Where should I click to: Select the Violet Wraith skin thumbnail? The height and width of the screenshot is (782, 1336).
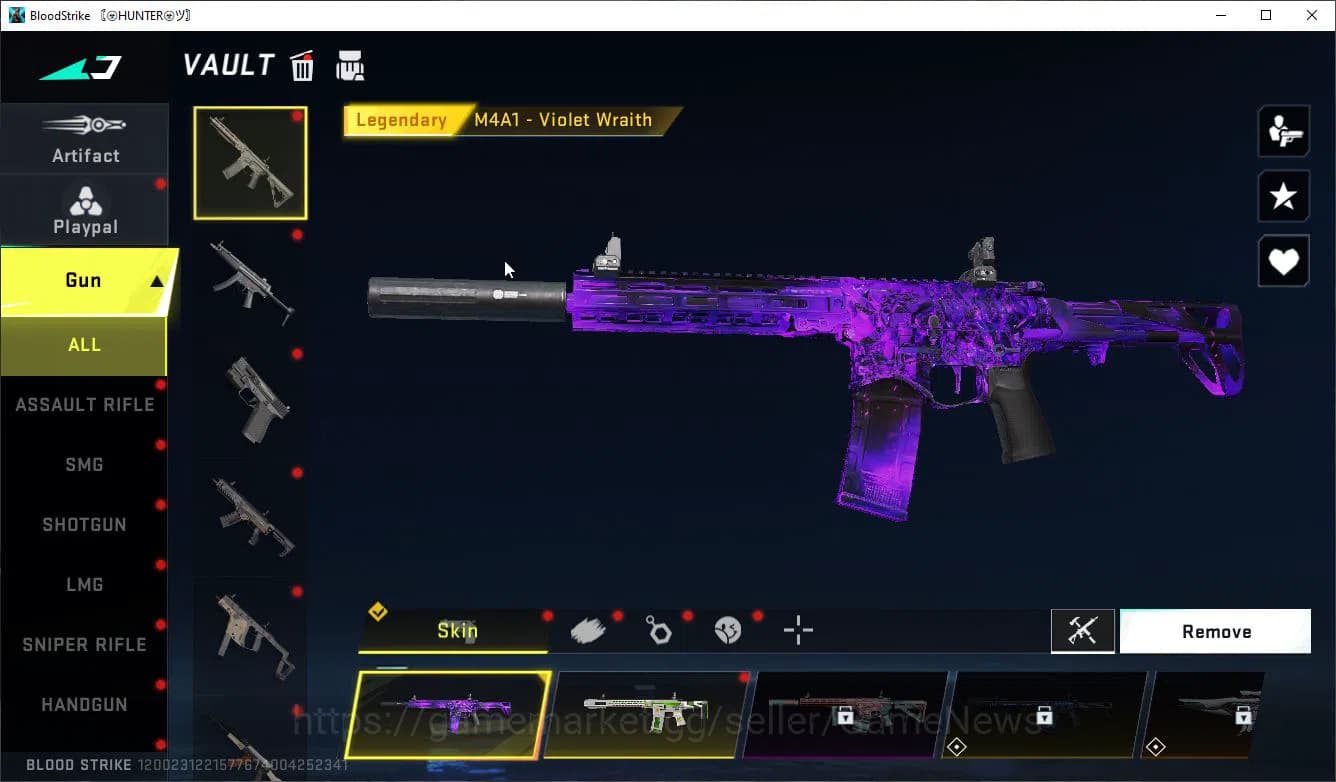coord(448,715)
